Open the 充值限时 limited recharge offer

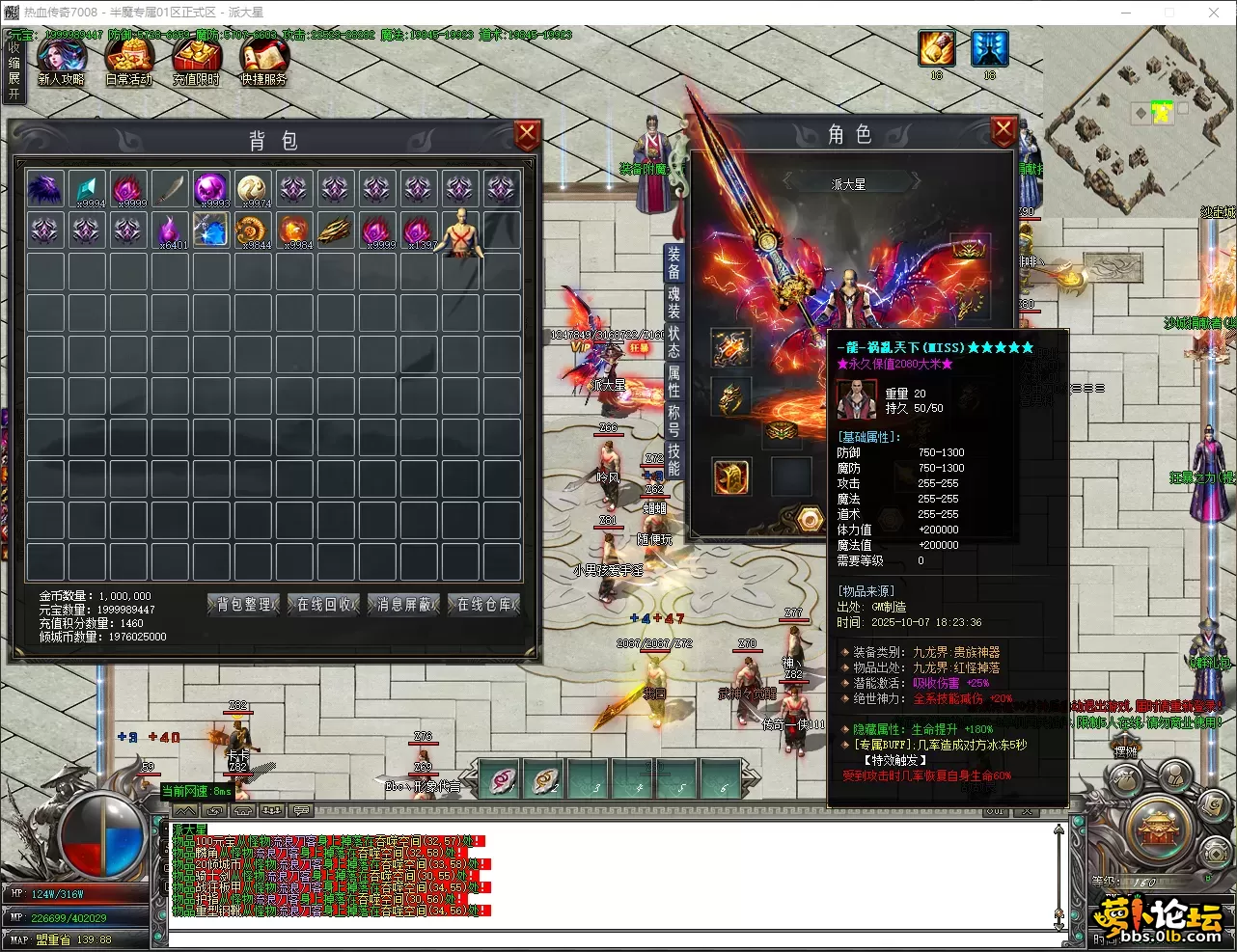[x=196, y=61]
